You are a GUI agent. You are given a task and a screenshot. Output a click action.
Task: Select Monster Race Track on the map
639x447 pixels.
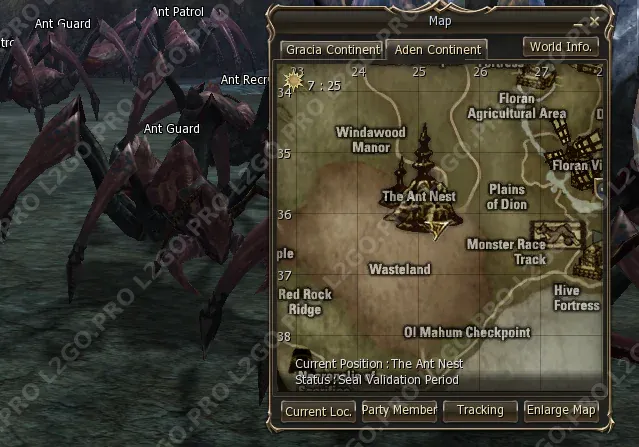click(506, 252)
